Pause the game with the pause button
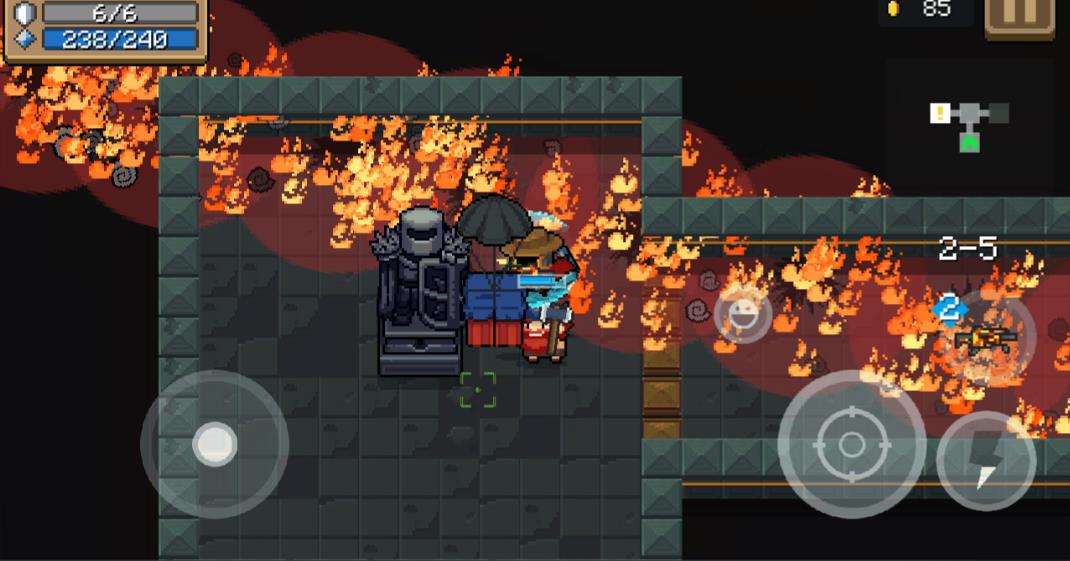This screenshot has height=561, width=1070. point(1019,17)
